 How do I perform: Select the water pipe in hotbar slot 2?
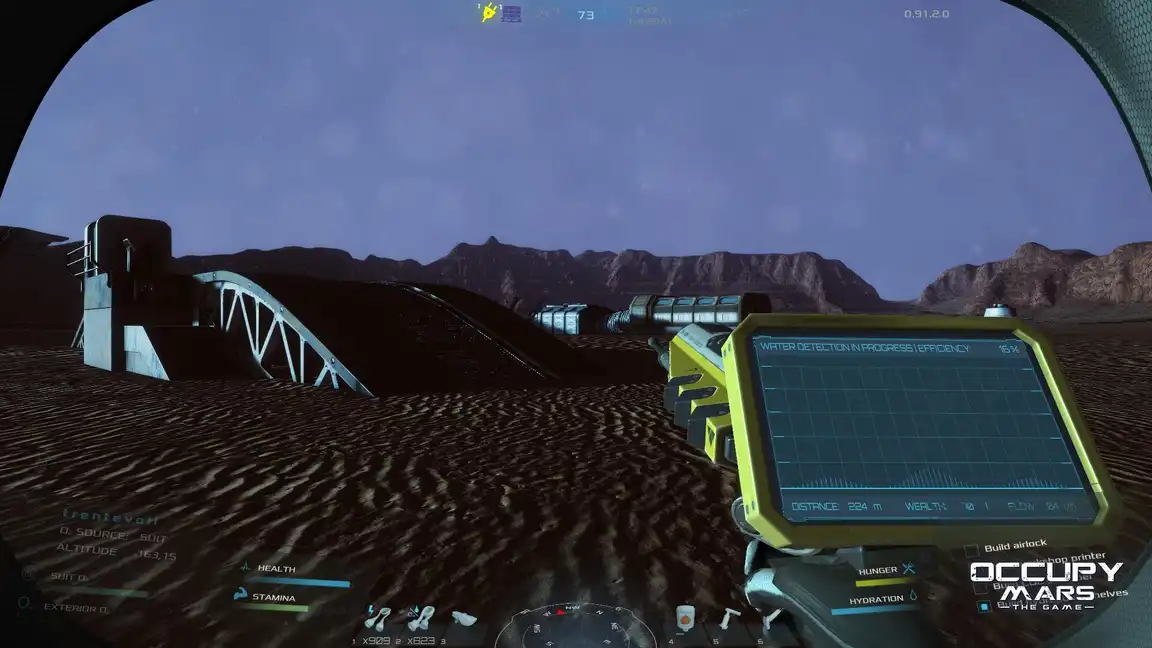[x=420, y=618]
